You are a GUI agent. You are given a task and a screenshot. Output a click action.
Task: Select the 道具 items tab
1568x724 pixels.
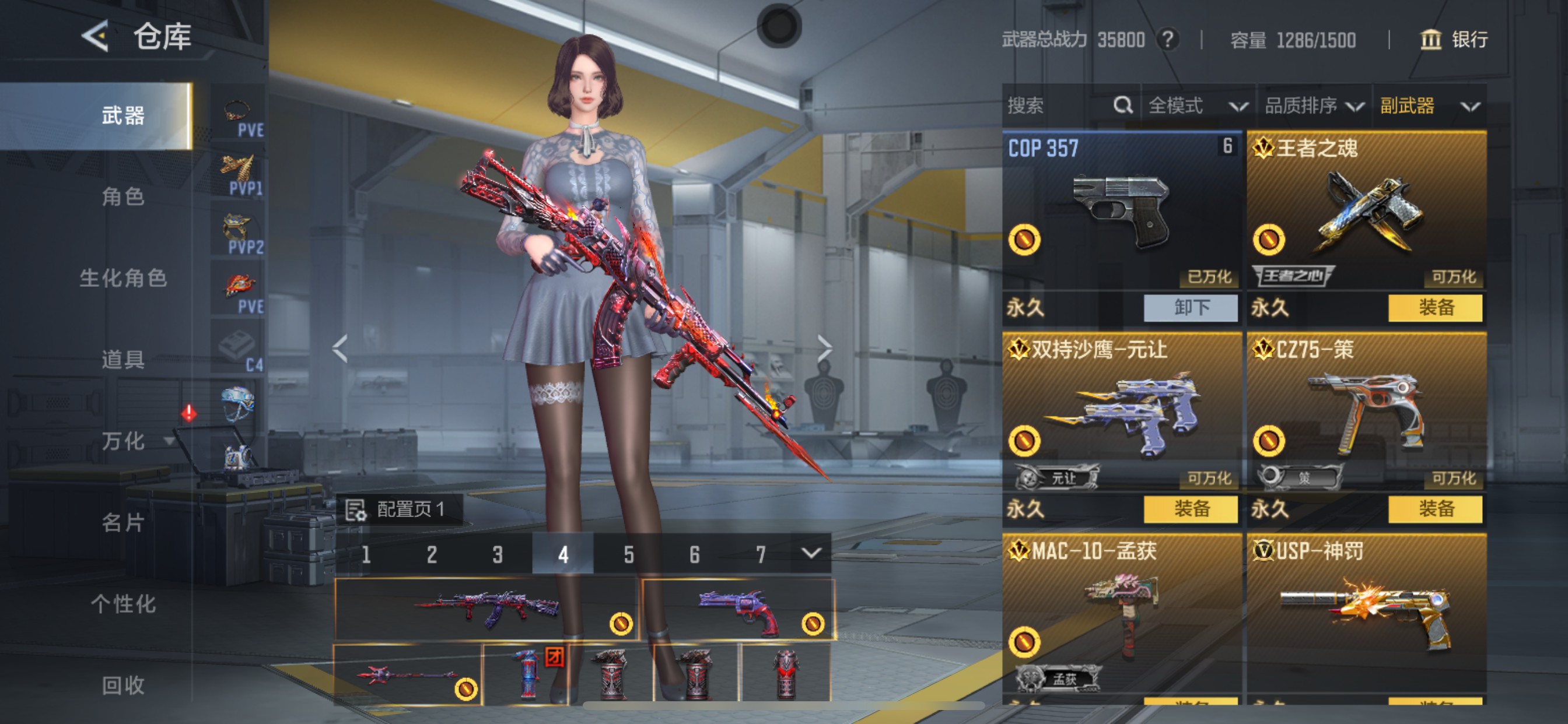(123, 360)
